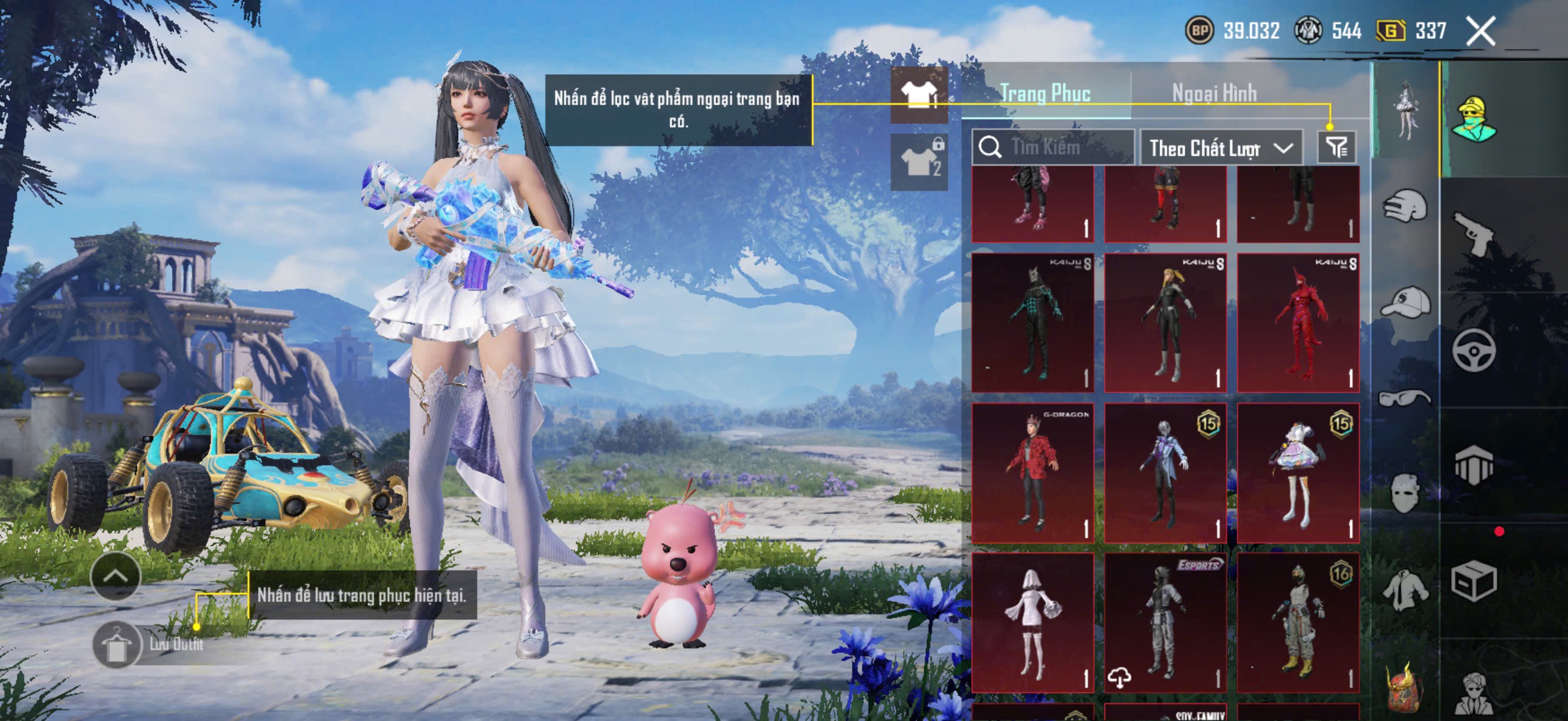
Task: Toggle the owned-items filter funnel icon
Action: (x=1337, y=147)
